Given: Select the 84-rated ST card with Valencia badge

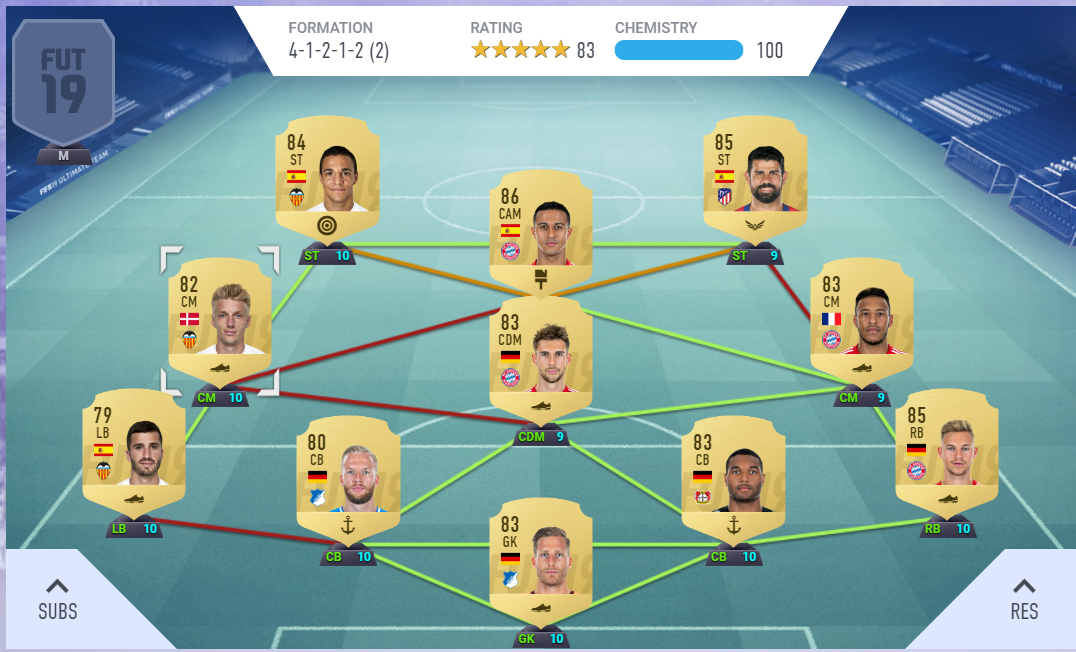Looking at the screenshot, I should [327, 180].
